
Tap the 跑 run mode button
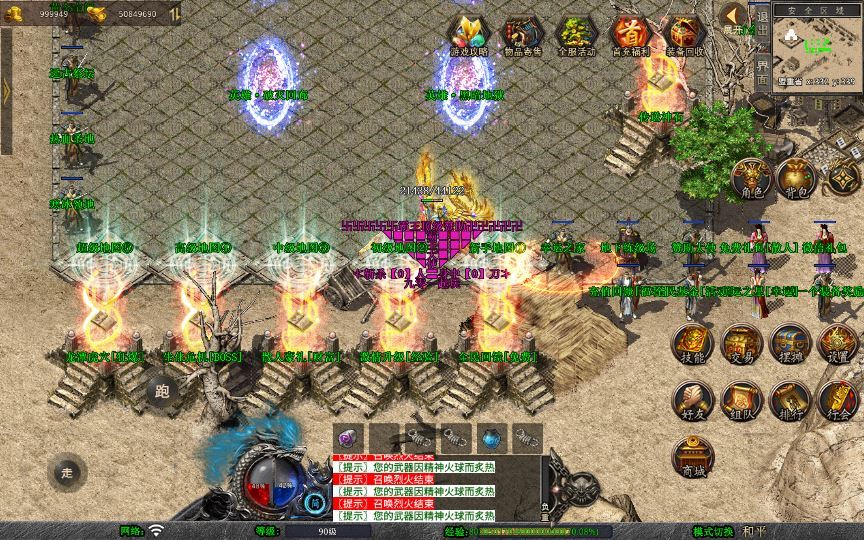162,391
